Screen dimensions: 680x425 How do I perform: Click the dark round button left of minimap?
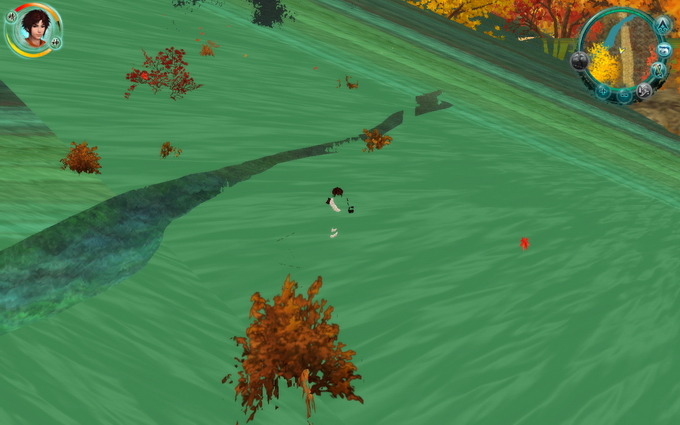[579, 60]
